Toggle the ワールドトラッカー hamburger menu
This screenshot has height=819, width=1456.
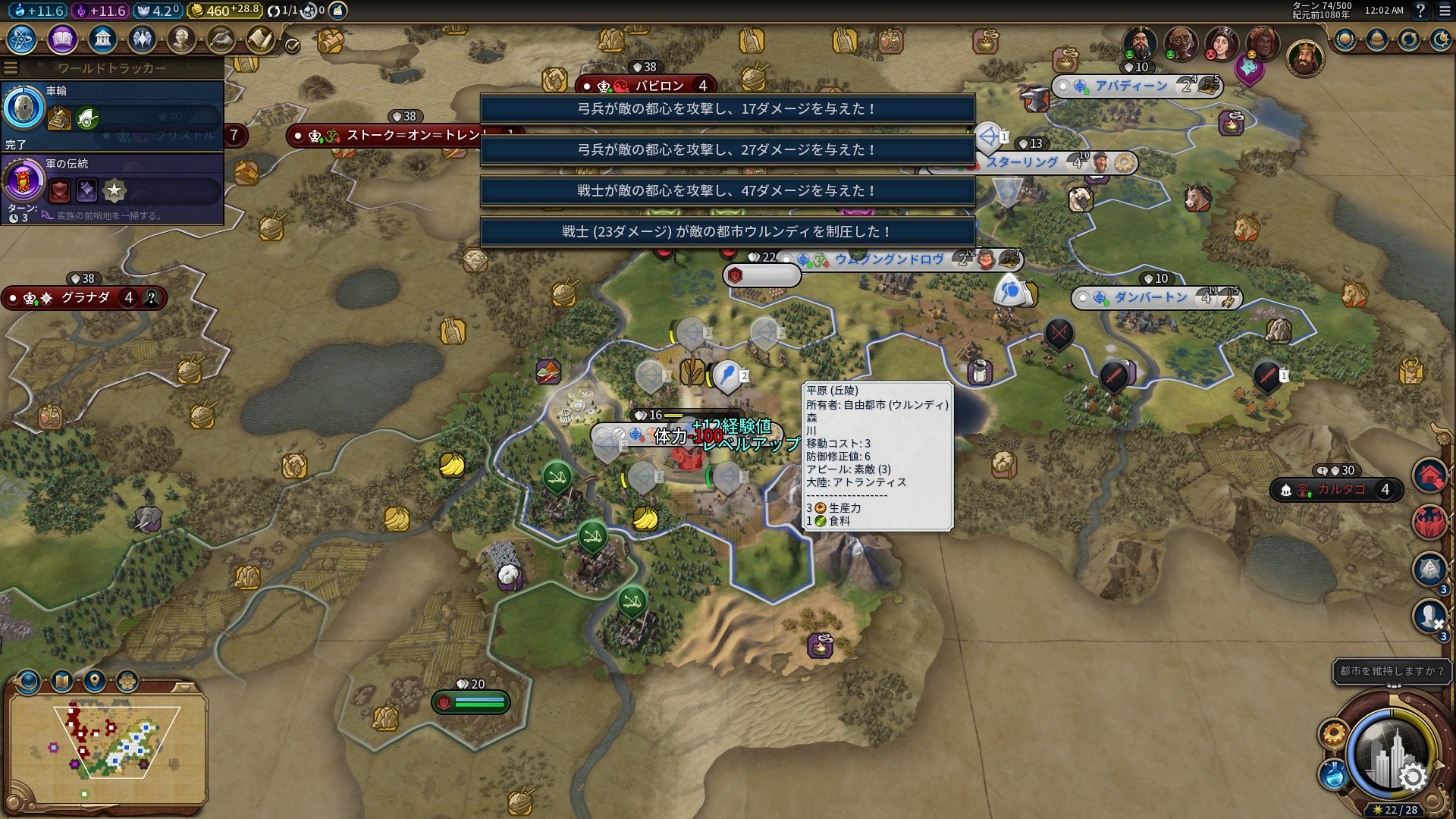tap(11, 68)
